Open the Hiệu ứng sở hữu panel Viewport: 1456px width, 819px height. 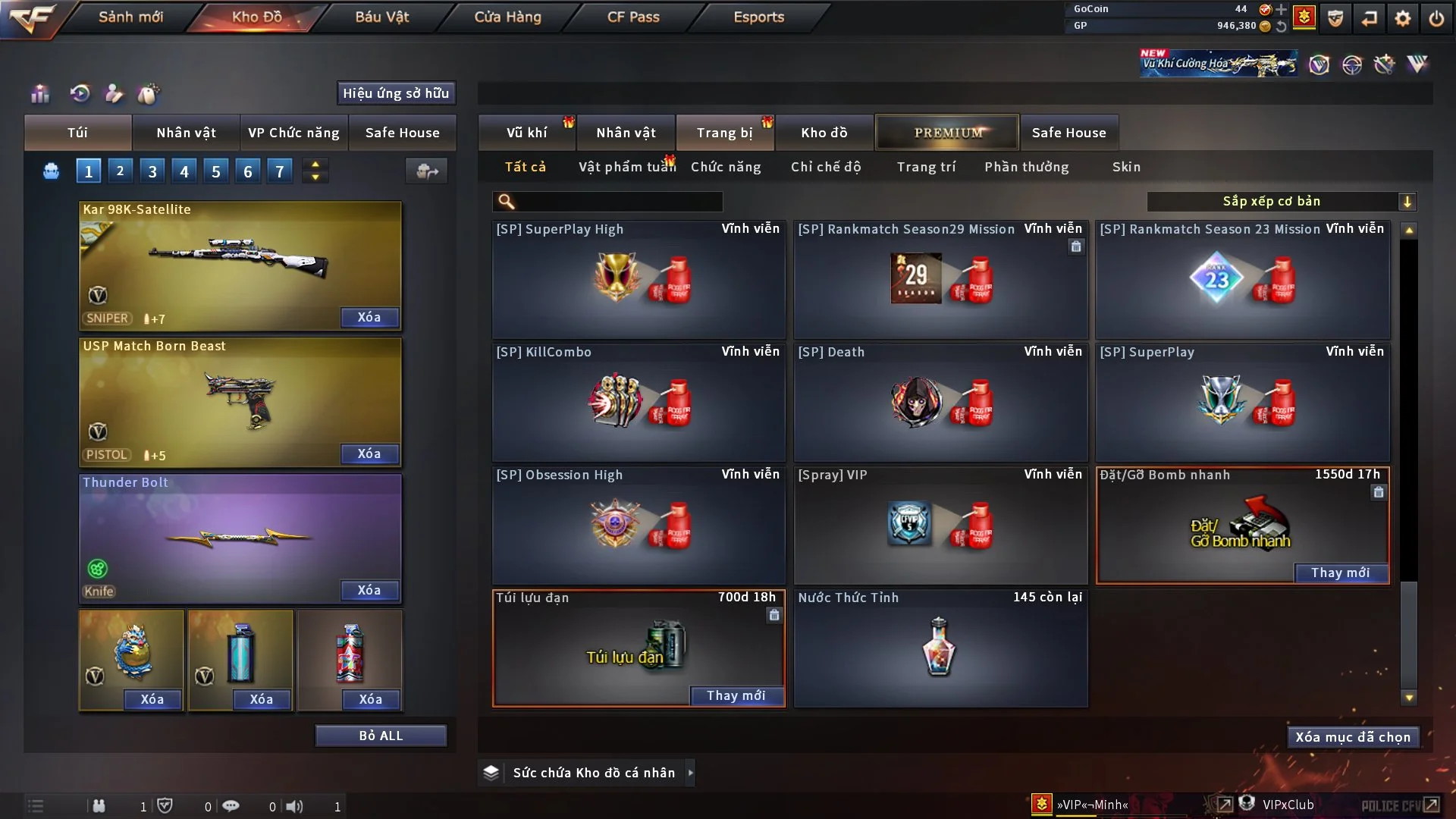[x=396, y=93]
